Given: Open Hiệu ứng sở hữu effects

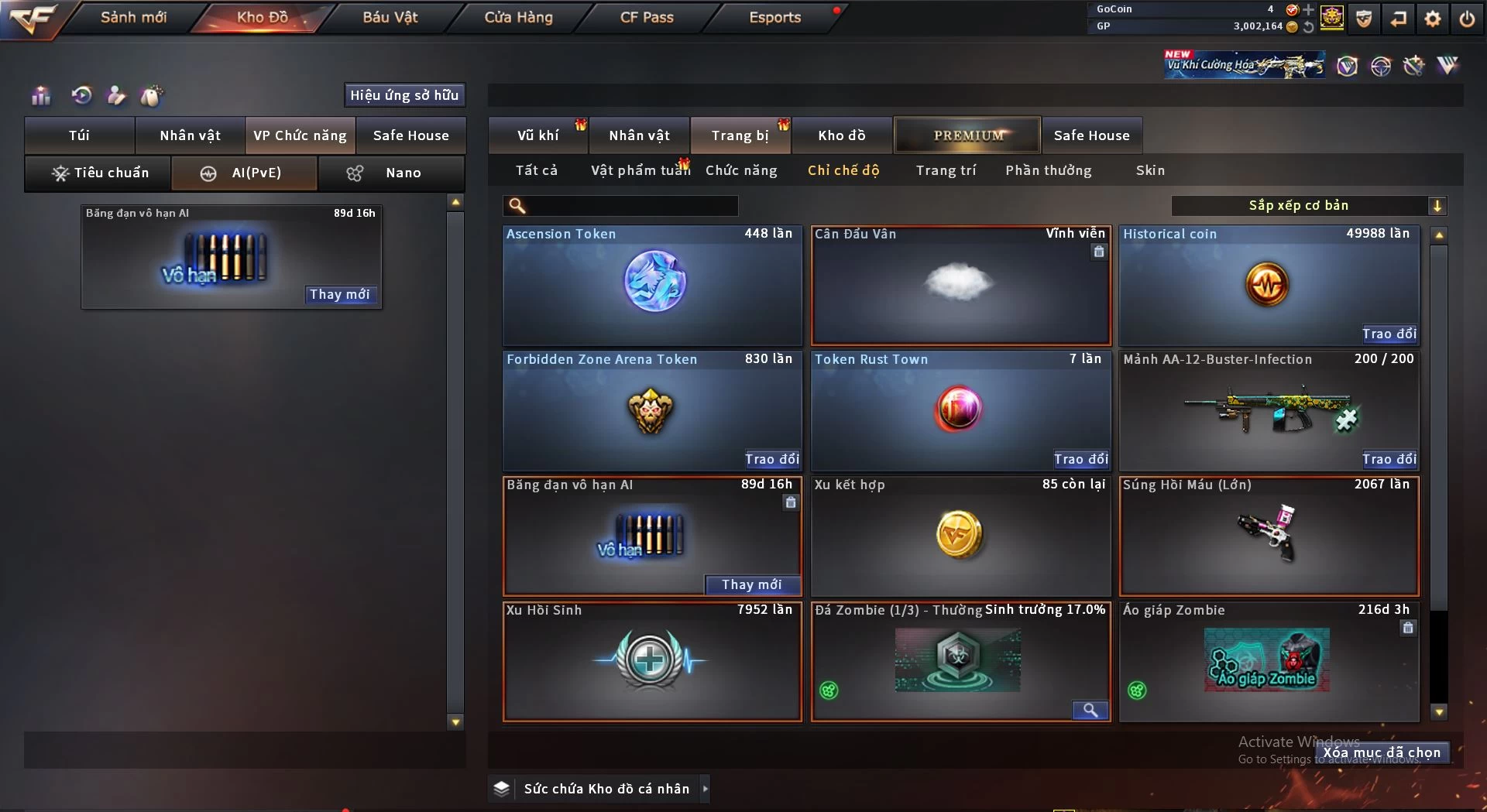Looking at the screenshot, I should click(x=404, y=95).
